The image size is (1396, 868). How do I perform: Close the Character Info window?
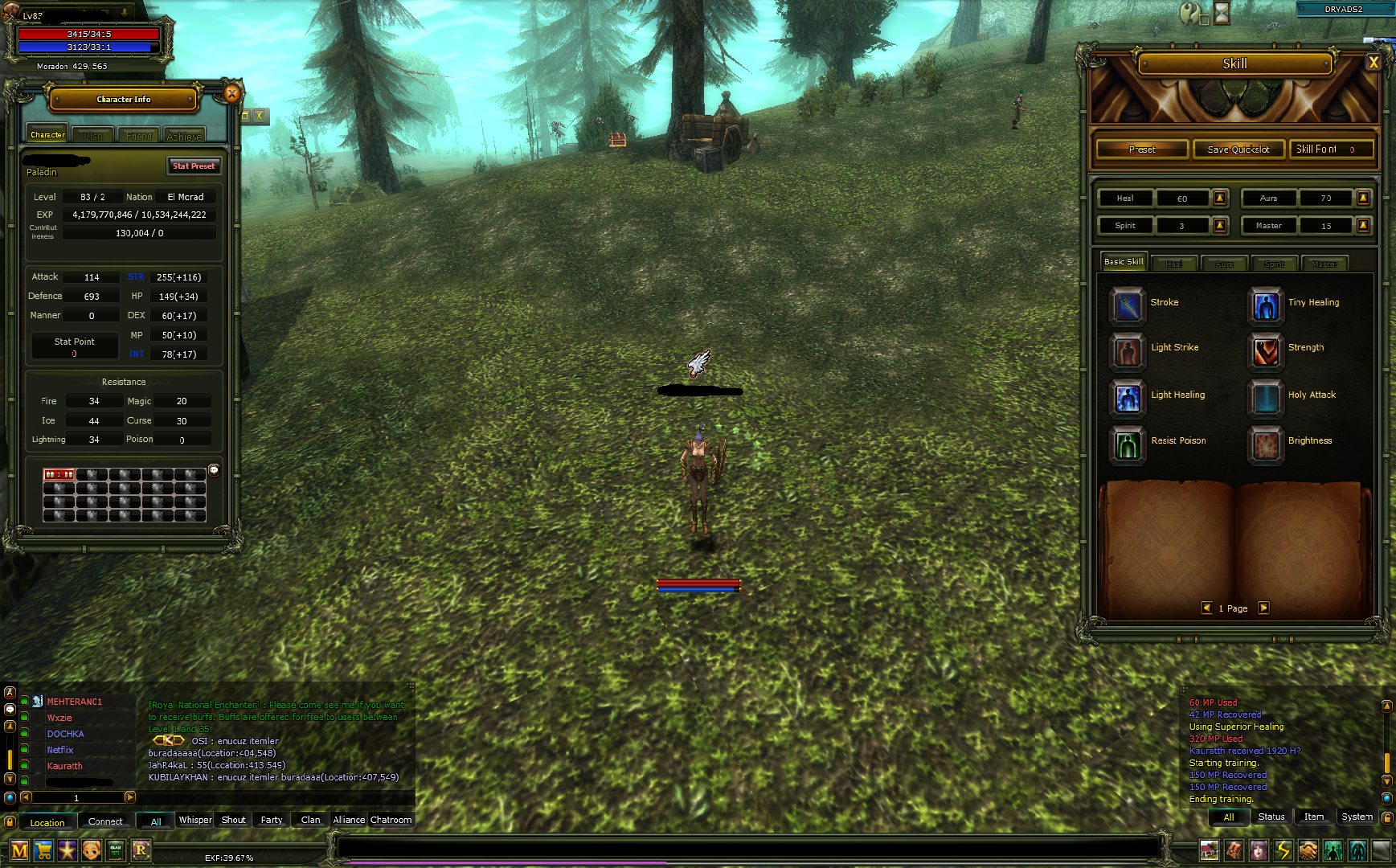pos(231,93)
